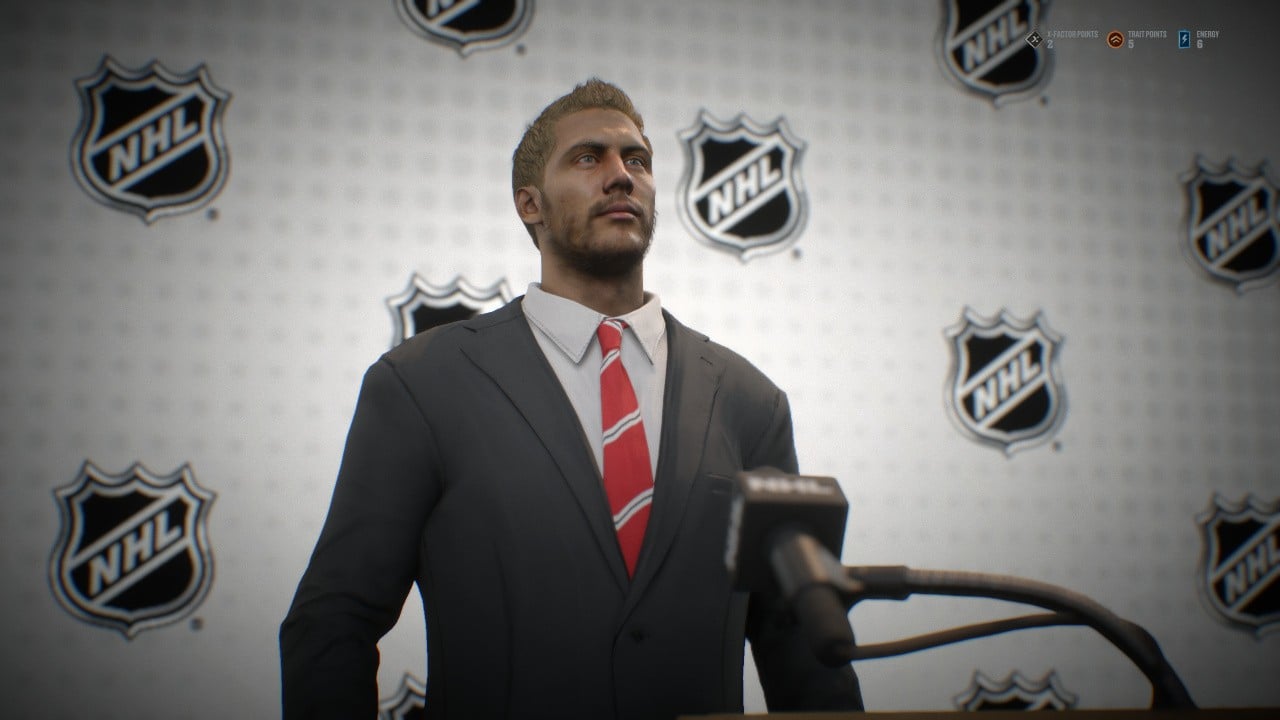This screenshot has height=720, width=1280.
Task: Click the TRAIT POINTS text label
Action: (1146, 34)
